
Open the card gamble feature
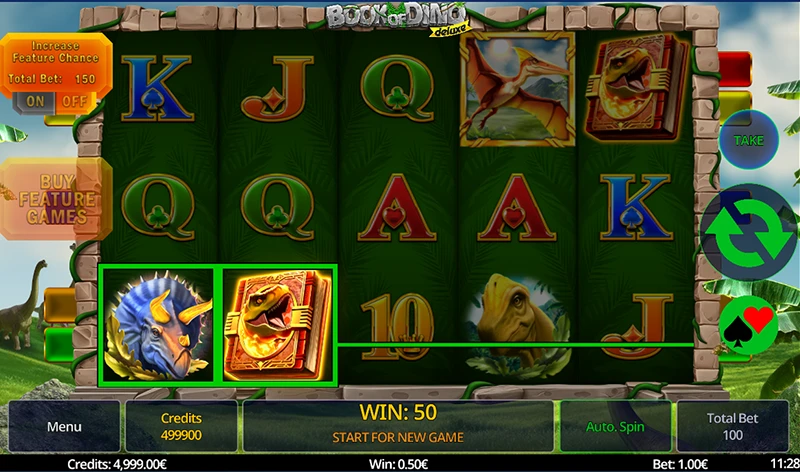[749, 323]
